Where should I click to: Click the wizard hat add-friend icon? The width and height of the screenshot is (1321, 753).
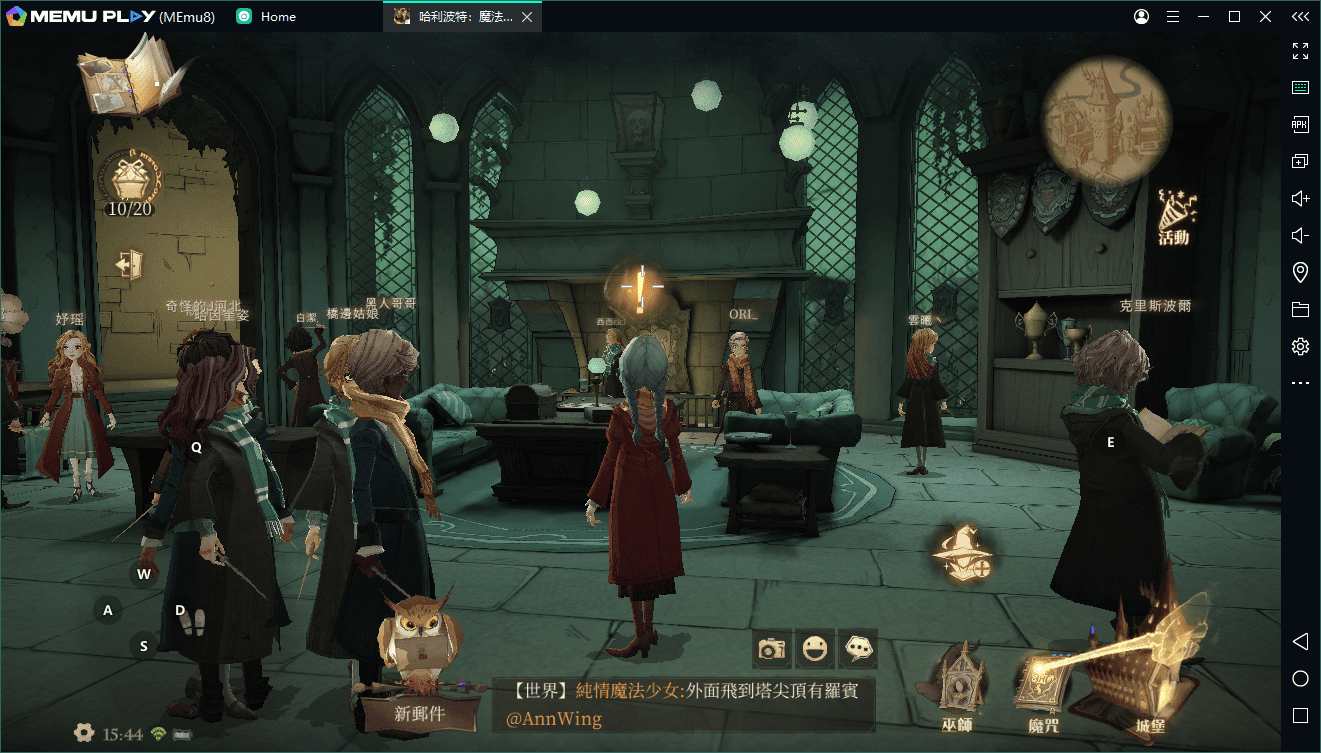(963, 552)
